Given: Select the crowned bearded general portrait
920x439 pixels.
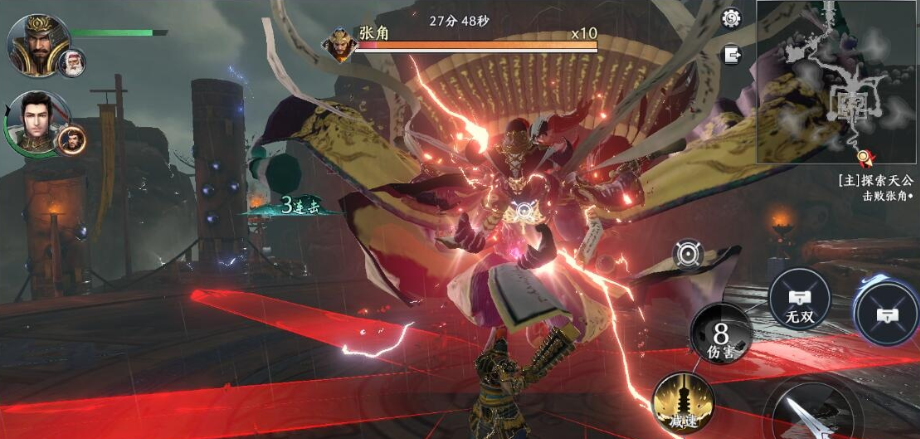Looking at the screenshot, I should 37,43.
